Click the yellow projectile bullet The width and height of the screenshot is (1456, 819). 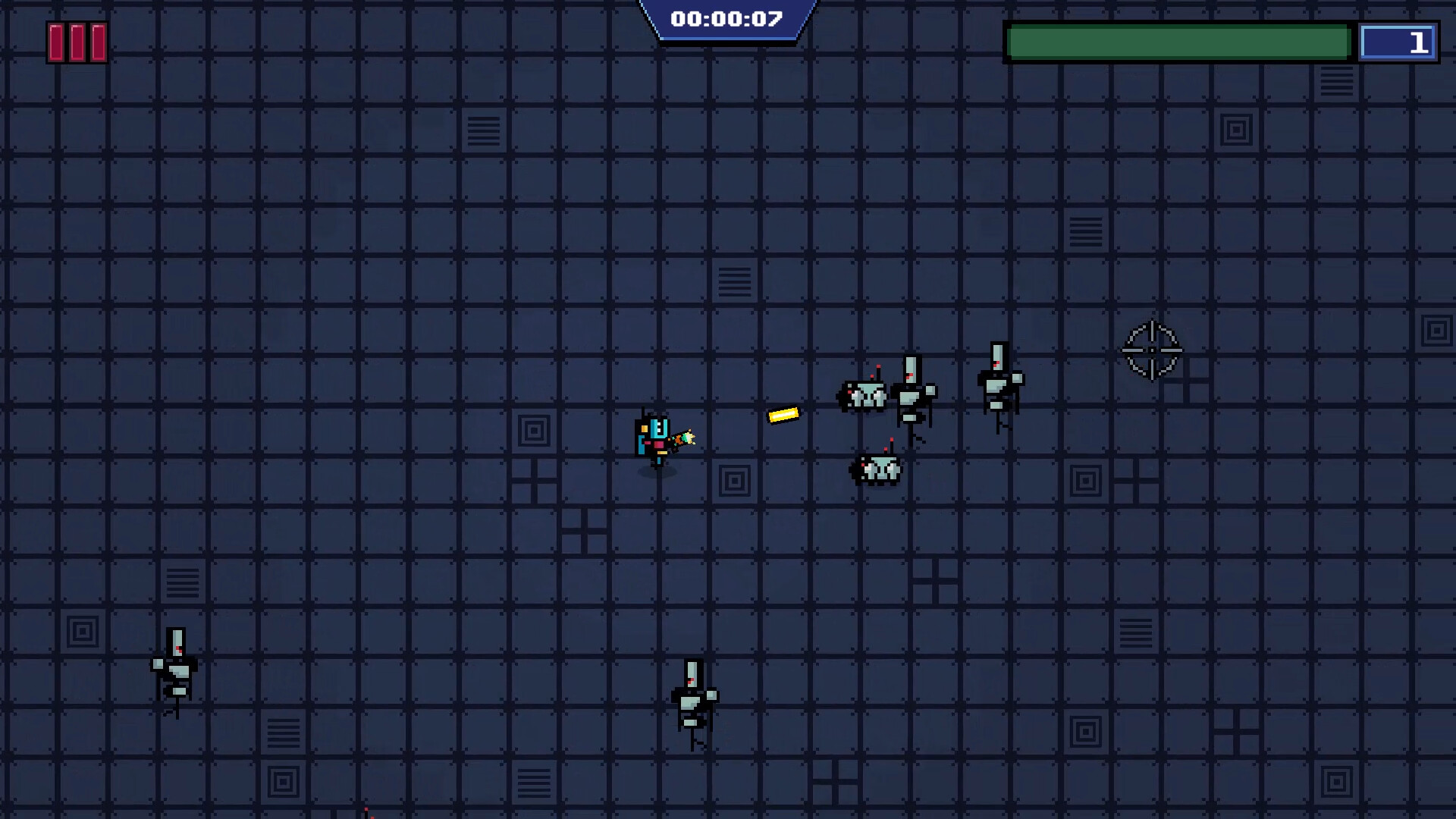[784, 416]
